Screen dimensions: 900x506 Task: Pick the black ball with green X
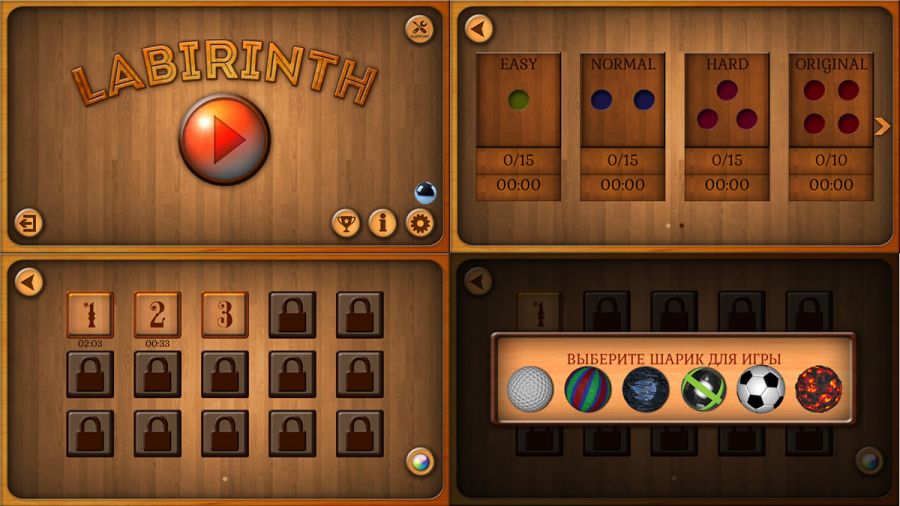pyautogui.click(x=703, y=389)
